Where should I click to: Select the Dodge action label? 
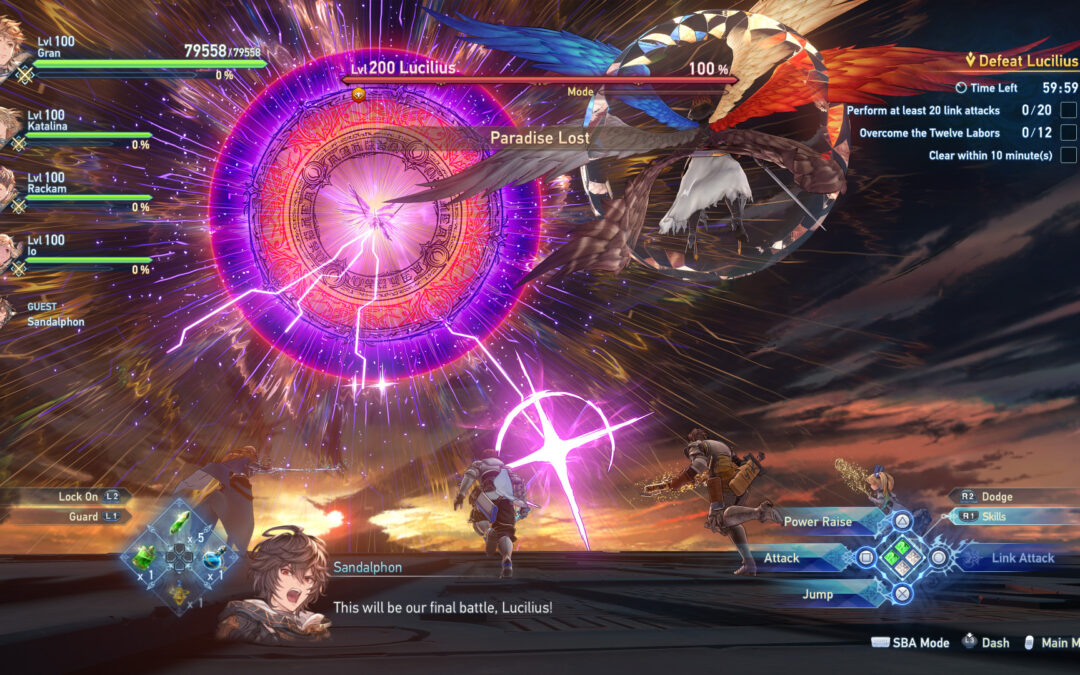[997, 496]
